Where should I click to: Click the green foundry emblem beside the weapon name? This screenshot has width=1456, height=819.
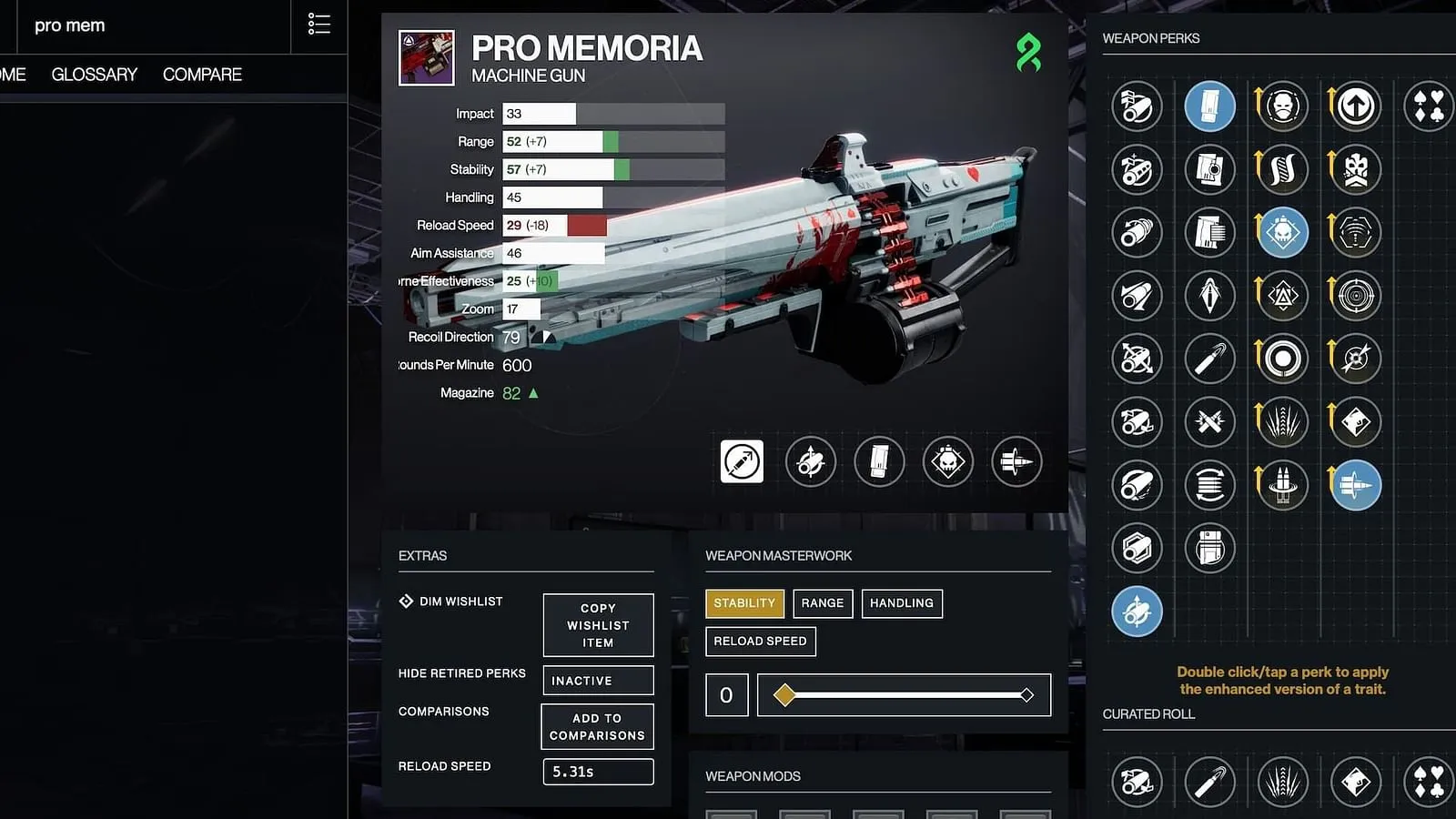coord(1029,53)
